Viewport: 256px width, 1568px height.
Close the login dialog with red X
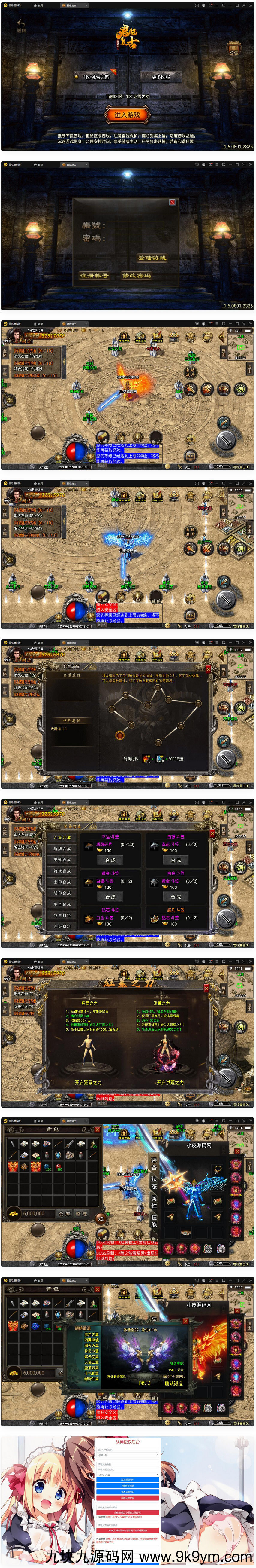(x=172, y=202)
